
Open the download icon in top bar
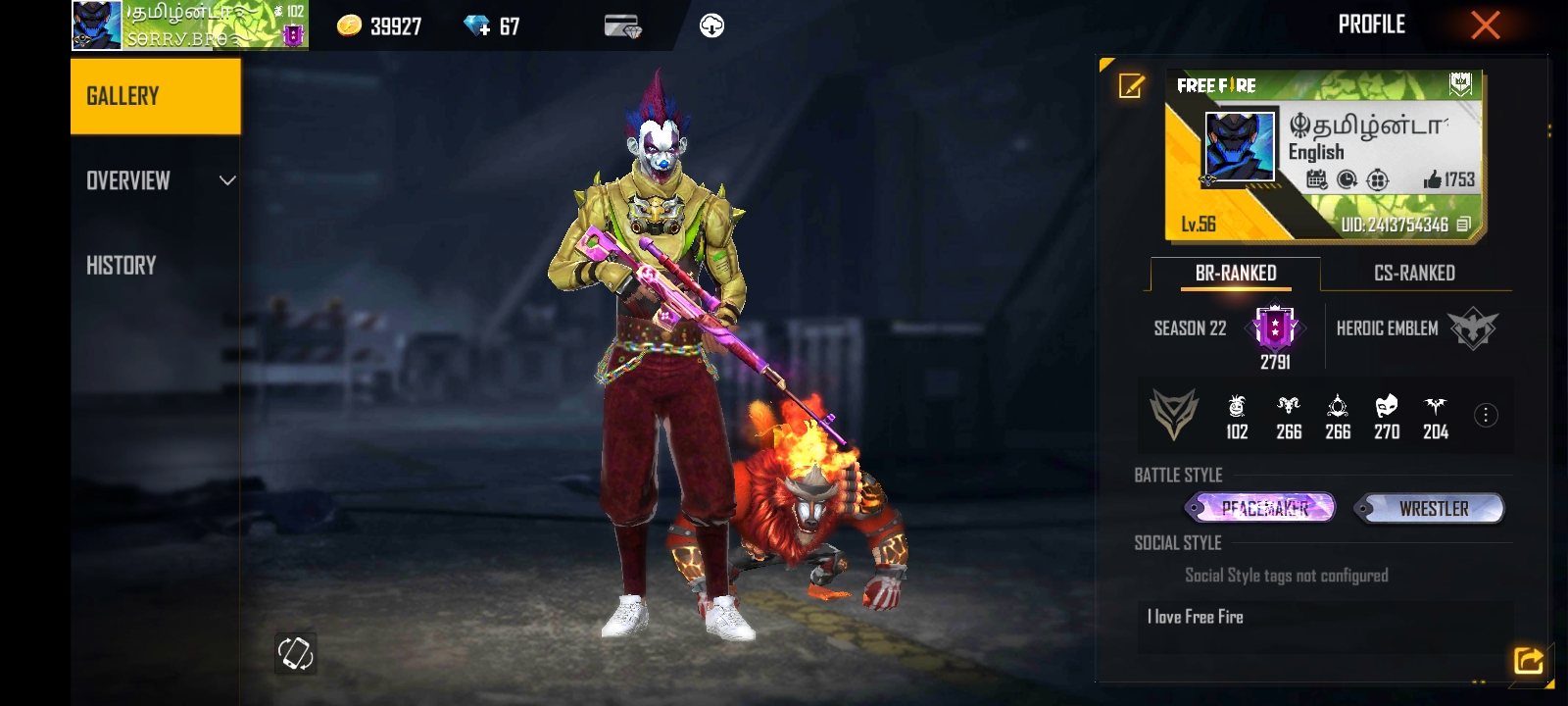[712, 26]
